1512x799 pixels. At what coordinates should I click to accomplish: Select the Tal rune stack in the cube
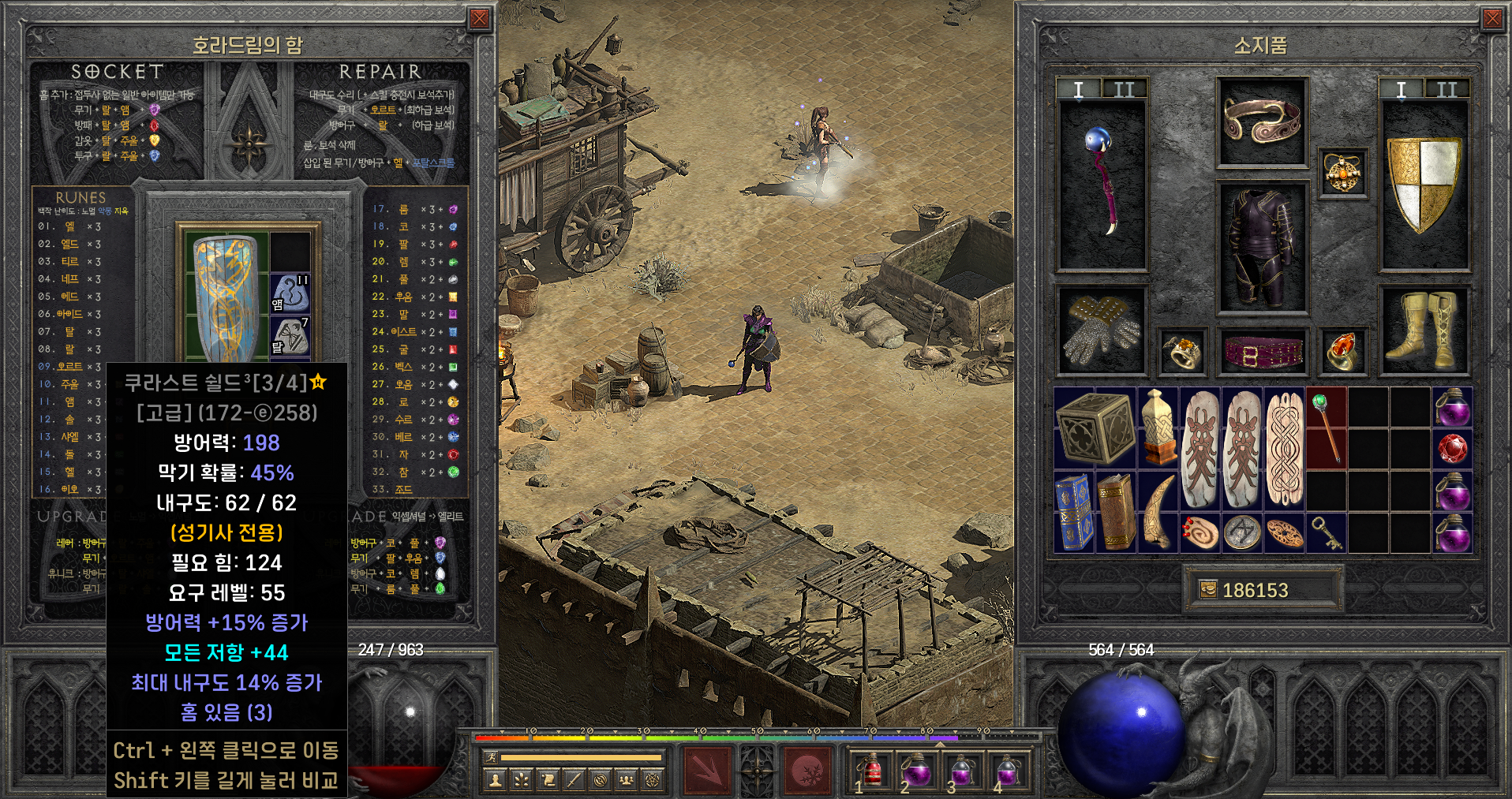(x=290, y=336)
